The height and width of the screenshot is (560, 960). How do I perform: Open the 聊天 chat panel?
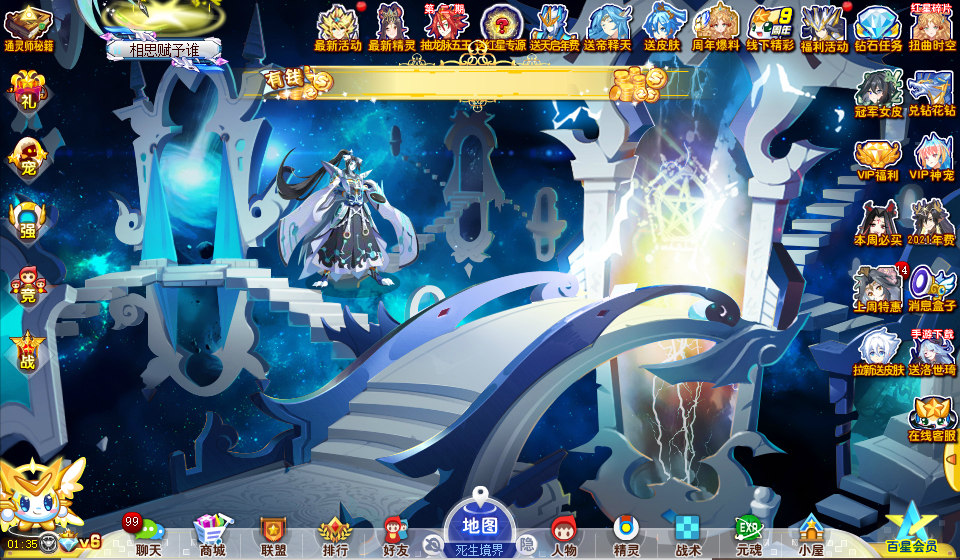148,534
